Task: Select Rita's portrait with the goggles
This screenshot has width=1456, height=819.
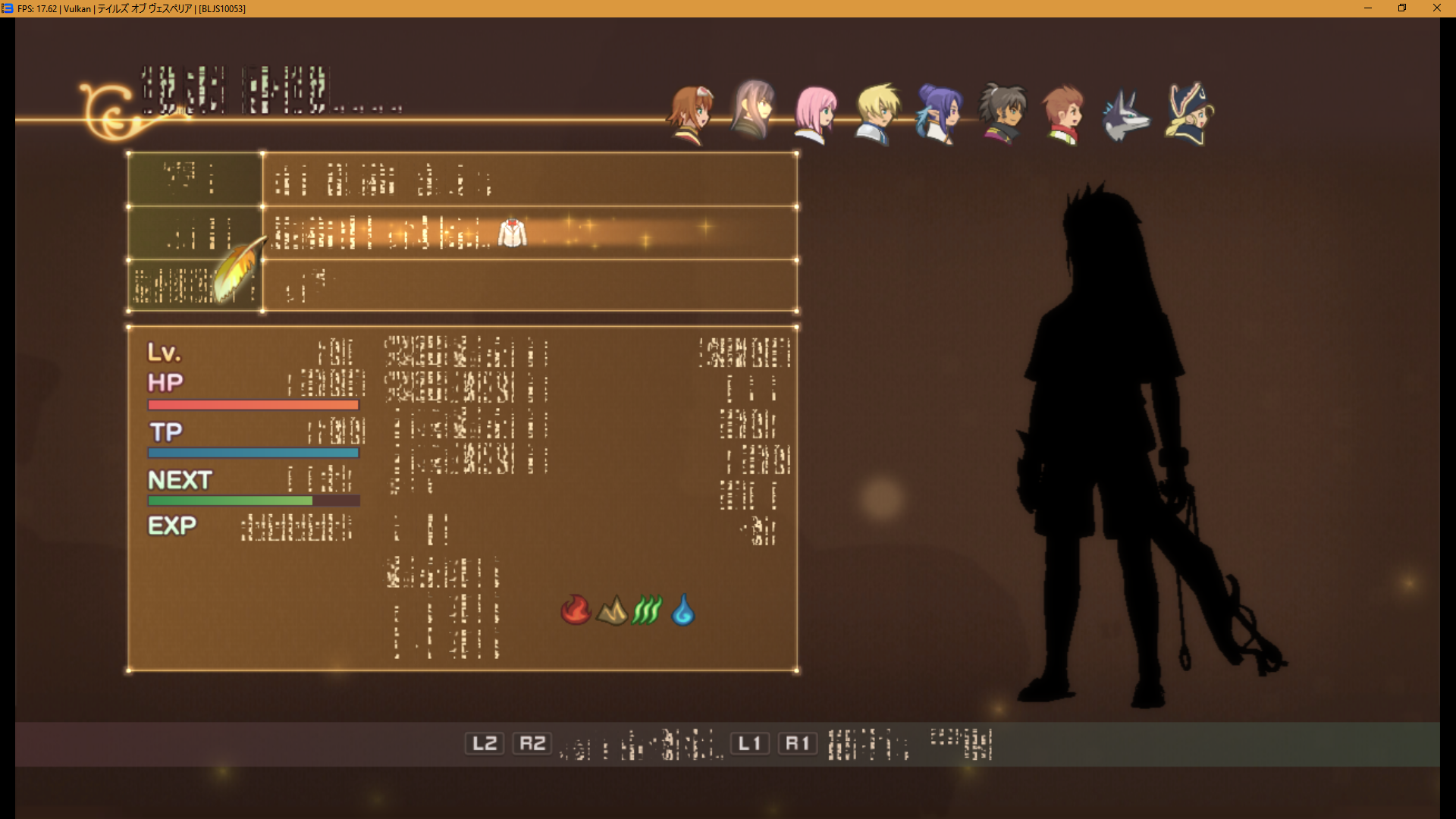Action: 690,114
